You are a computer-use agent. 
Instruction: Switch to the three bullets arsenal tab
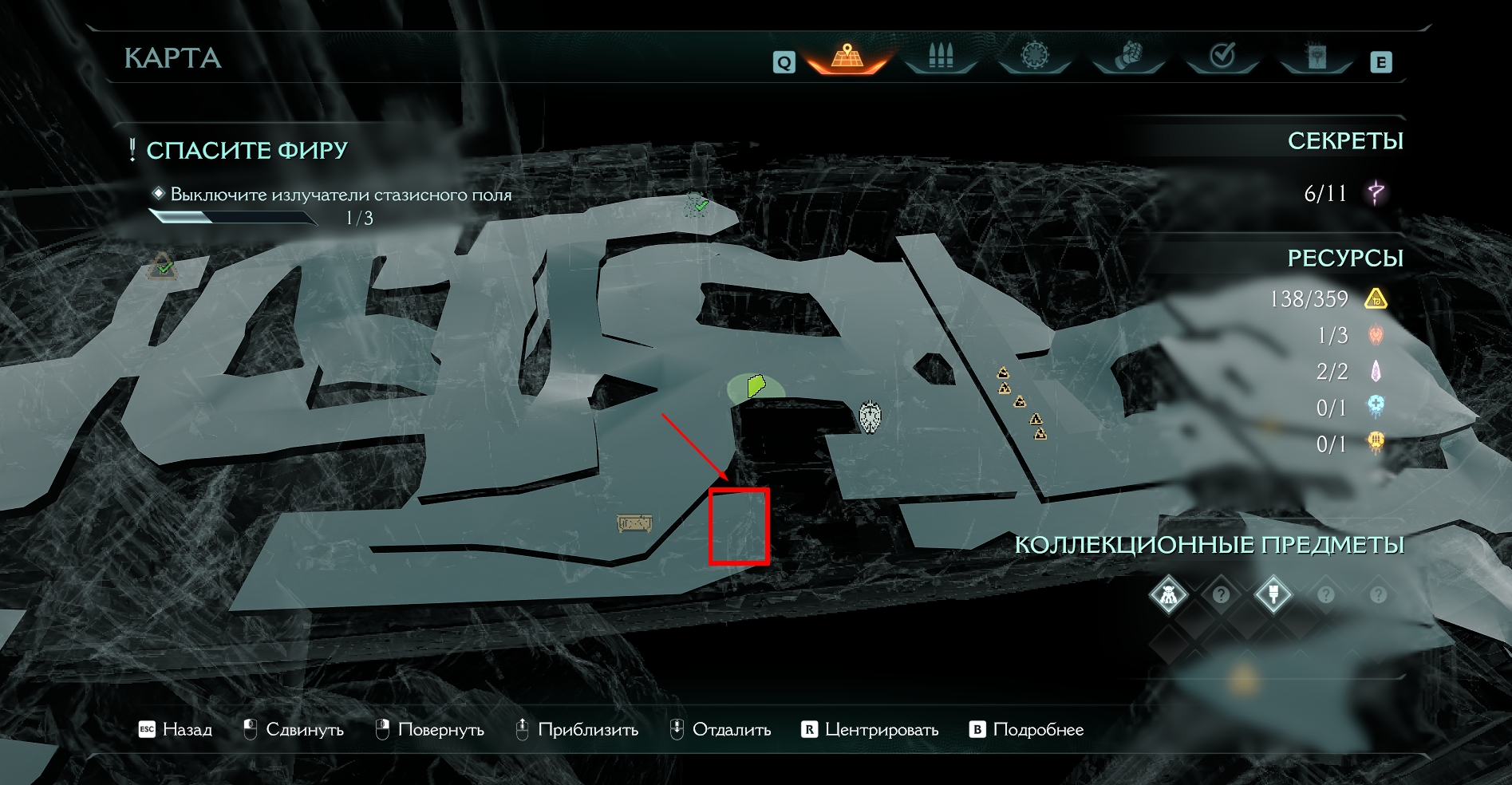[x=941, y=57]
